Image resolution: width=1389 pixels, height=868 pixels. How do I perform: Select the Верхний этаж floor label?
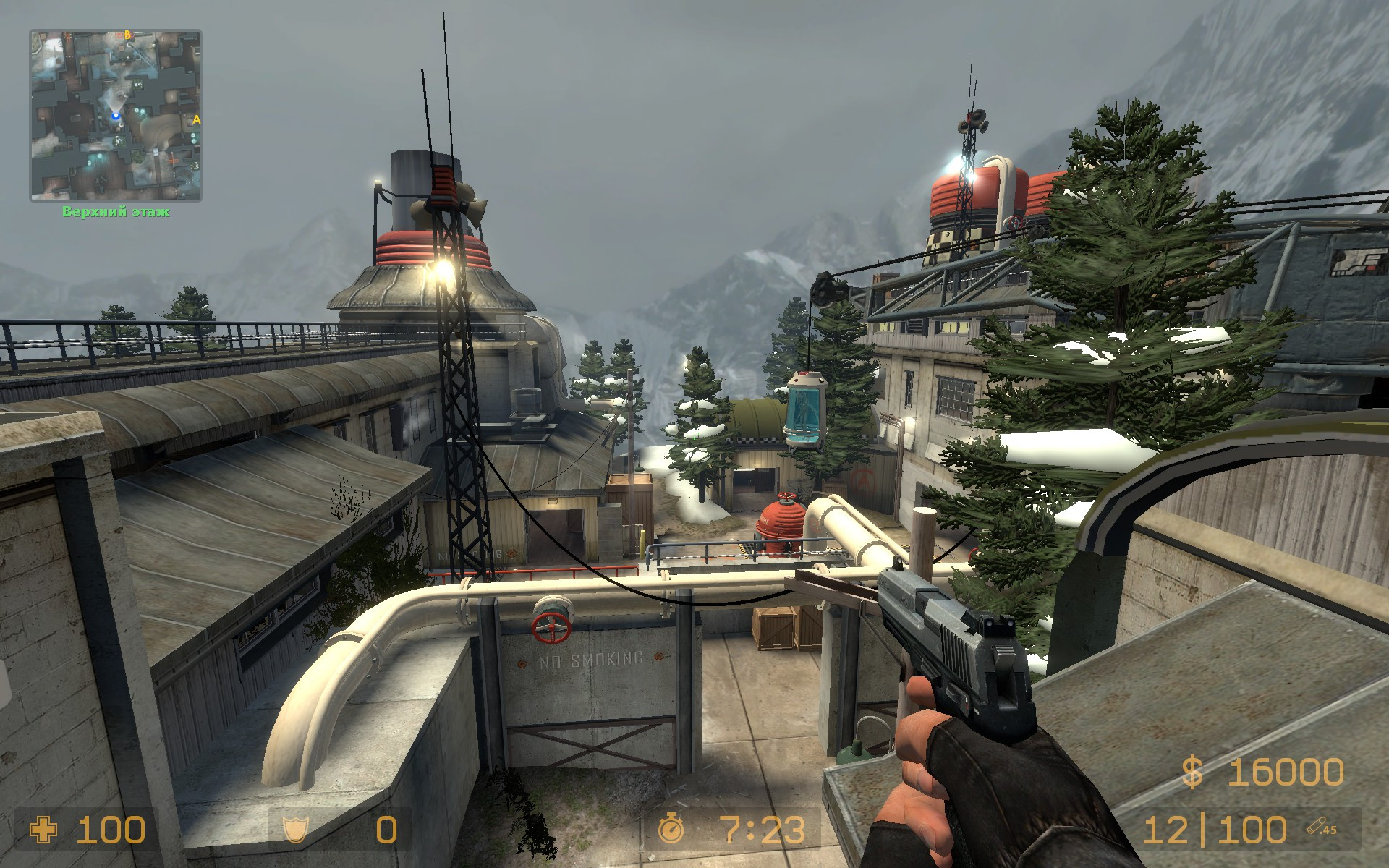coord(116,212)
